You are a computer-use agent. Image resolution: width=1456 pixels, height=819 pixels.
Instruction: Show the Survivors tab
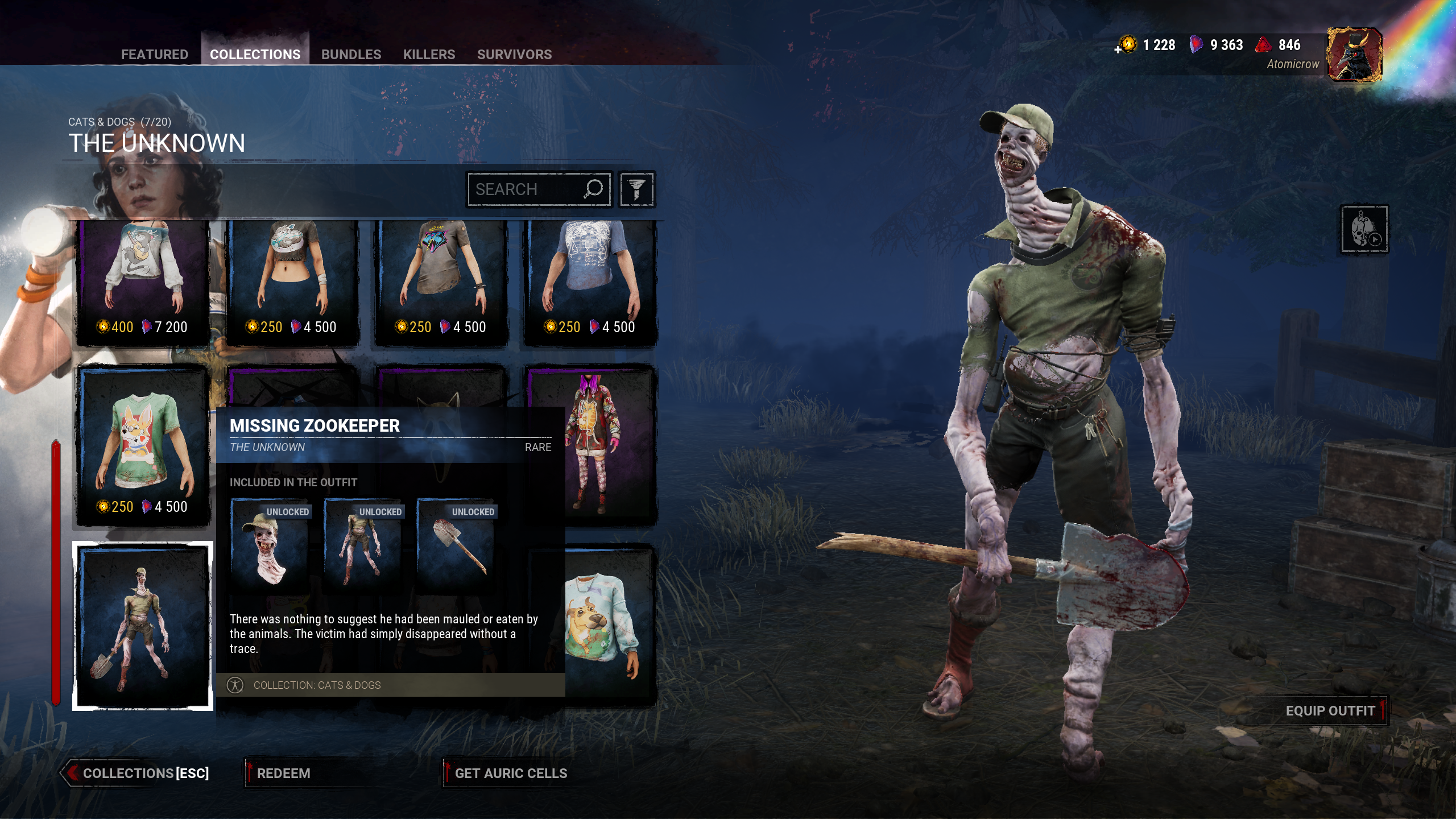[514, 54]
